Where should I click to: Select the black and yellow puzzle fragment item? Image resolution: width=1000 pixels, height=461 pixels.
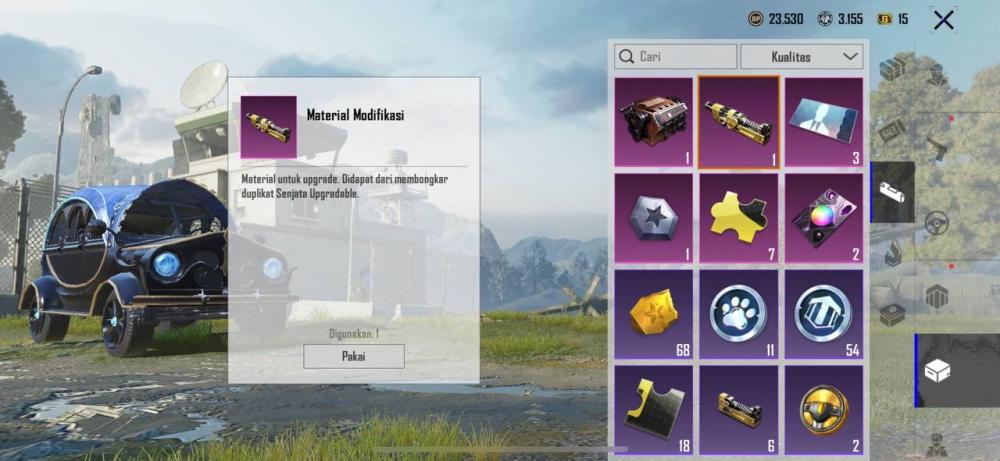(x=653, y=408)
